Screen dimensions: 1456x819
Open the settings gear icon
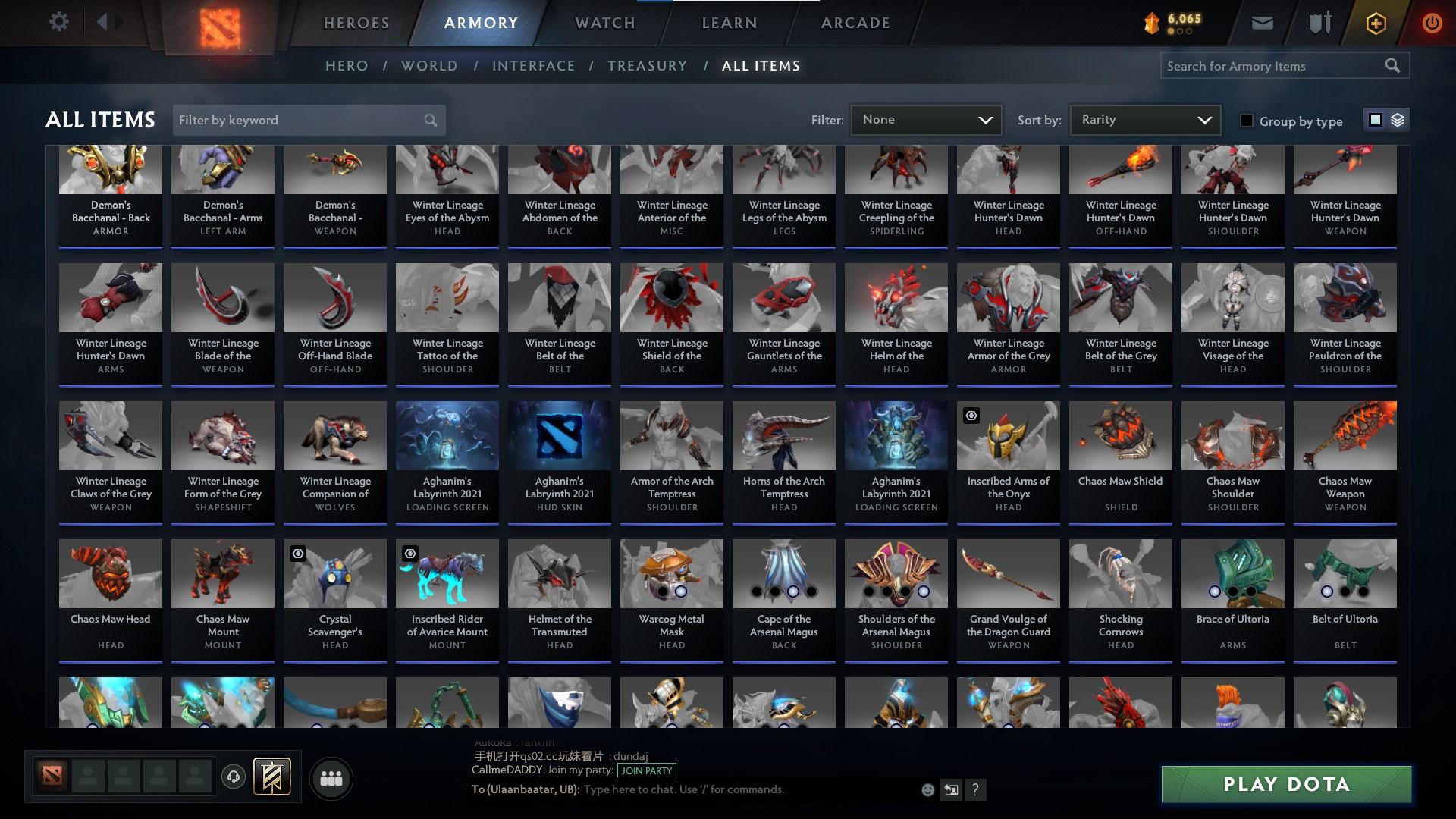coord(59,21)
